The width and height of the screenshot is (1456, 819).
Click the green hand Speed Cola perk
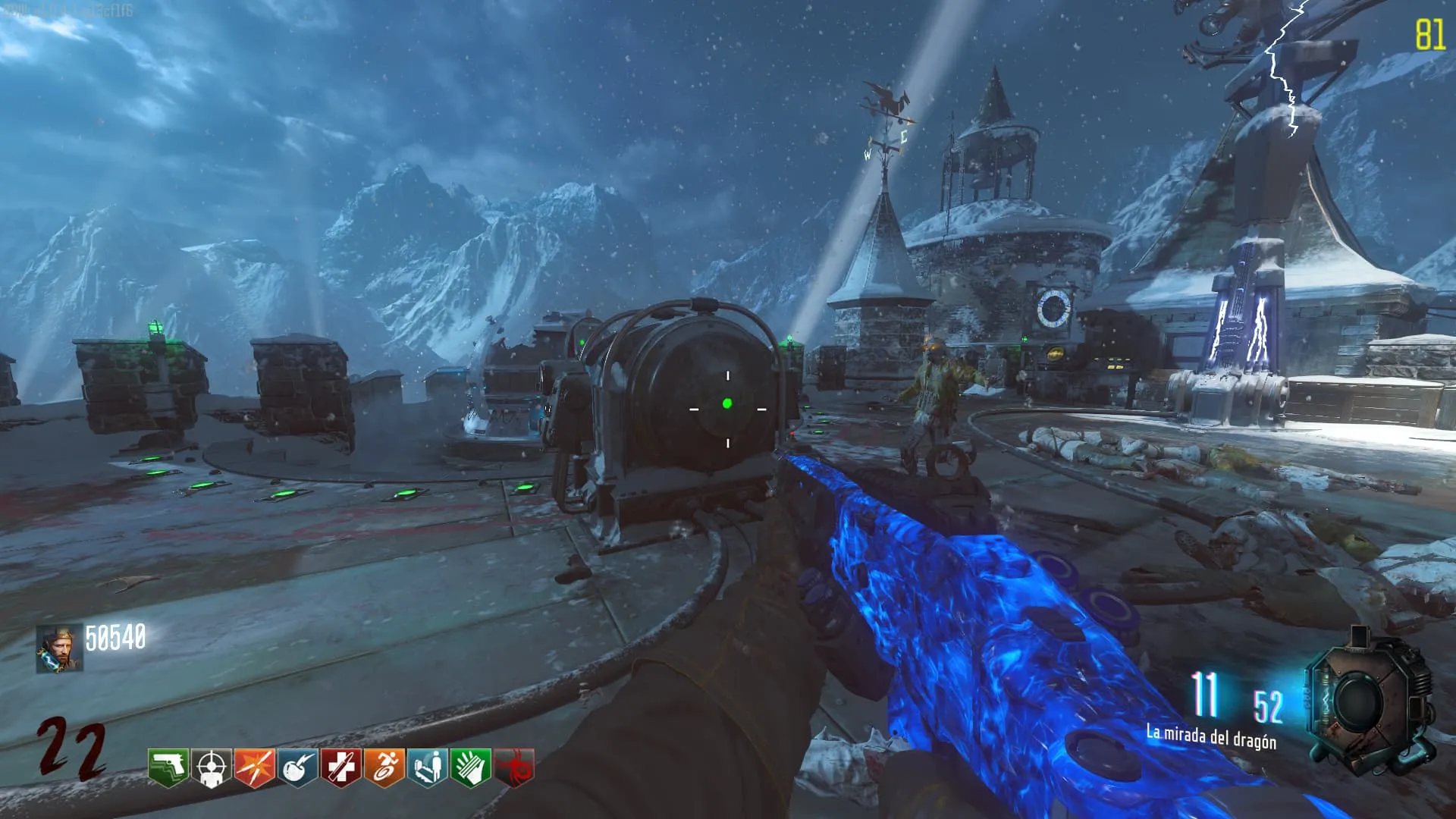coord(471,767)
